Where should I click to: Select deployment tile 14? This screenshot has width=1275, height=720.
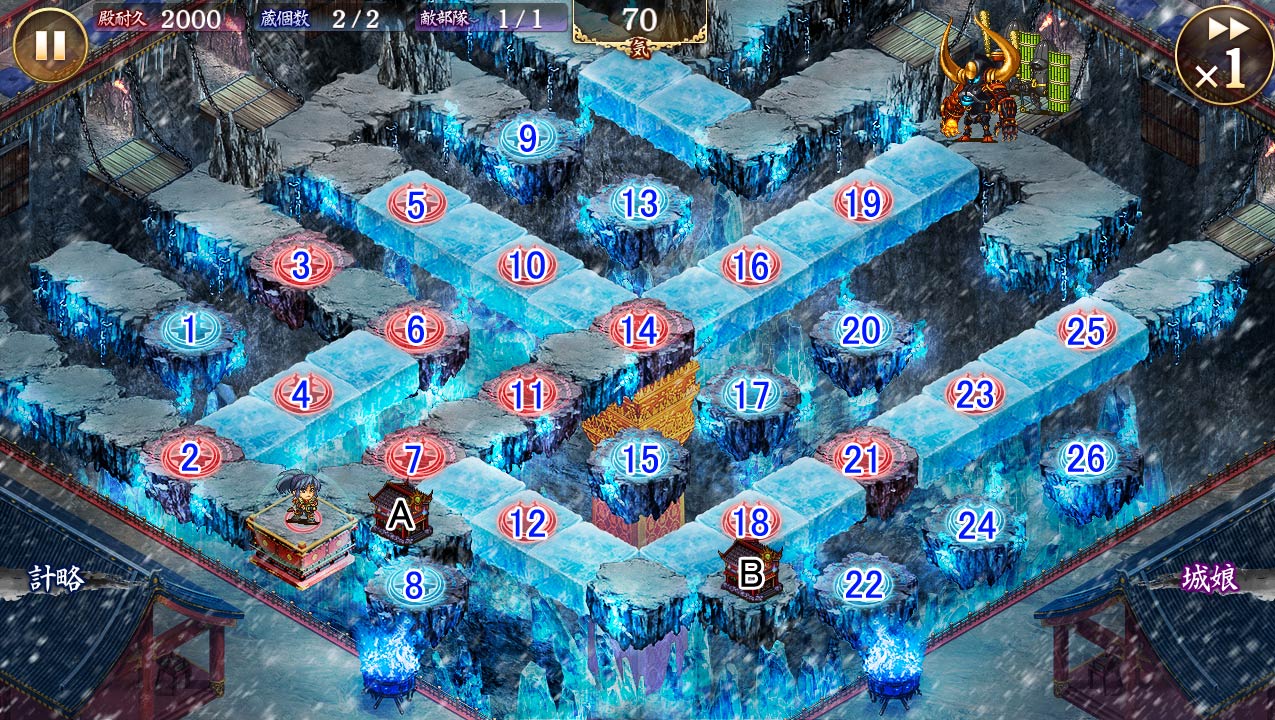[x=639, y=329]
